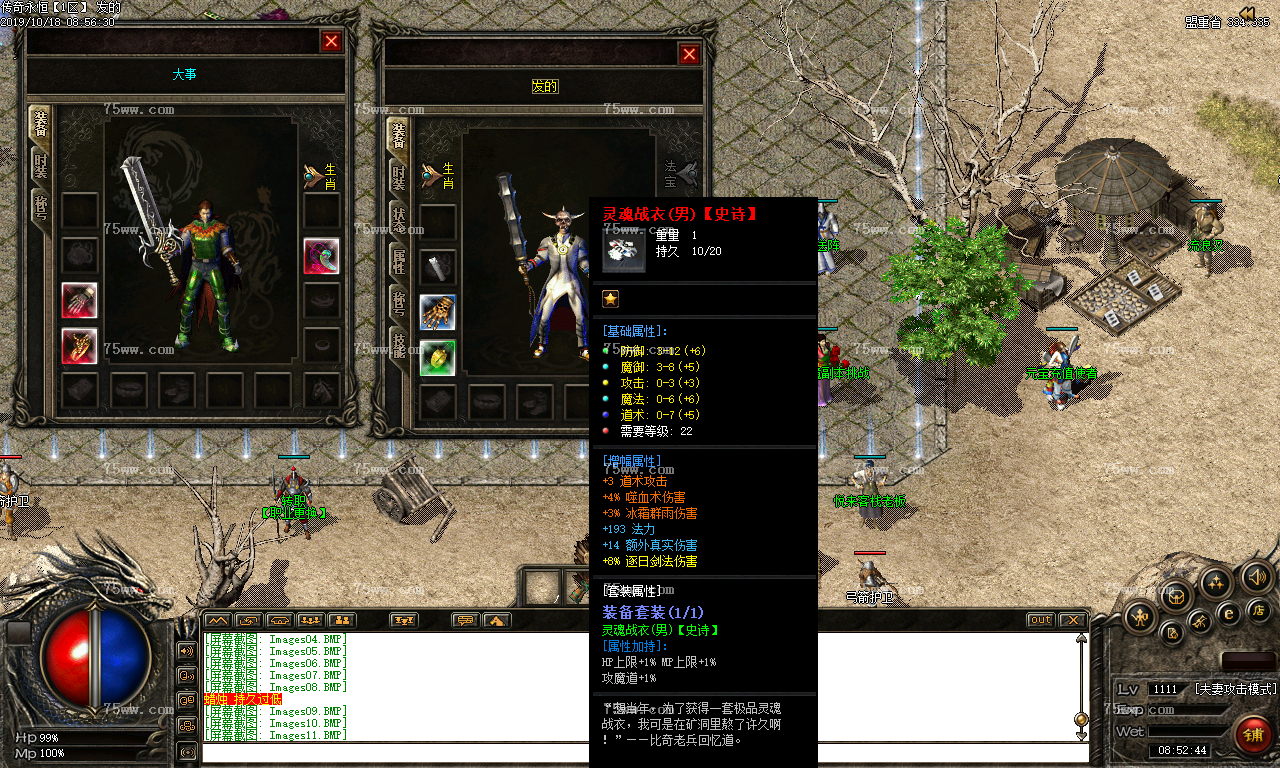Focus the chat text input field
The image size is (1280, 768).
[640, 752]
